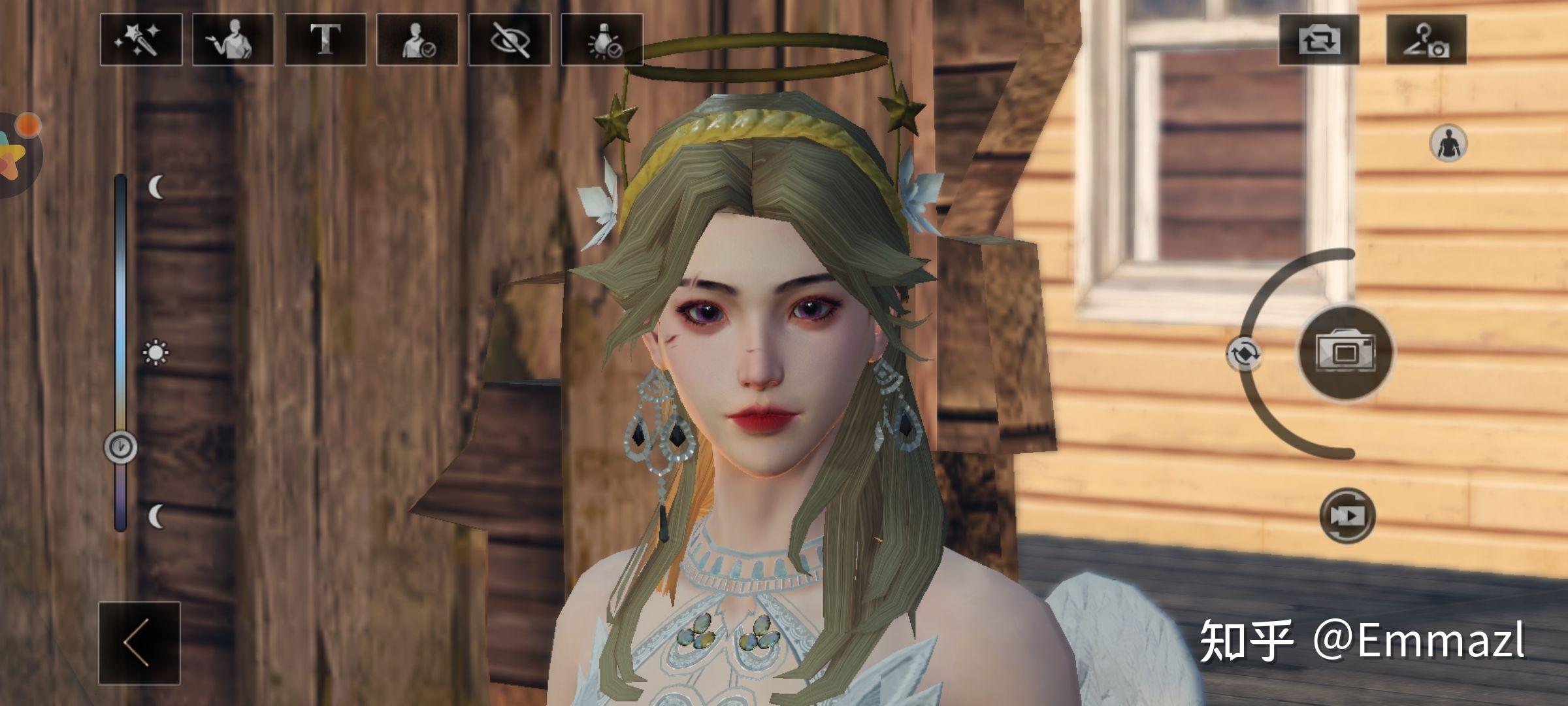This screenshot has height=706, width=1568.
Task: Tap the small rotate camera button
Action: [x=1244, y=354]
